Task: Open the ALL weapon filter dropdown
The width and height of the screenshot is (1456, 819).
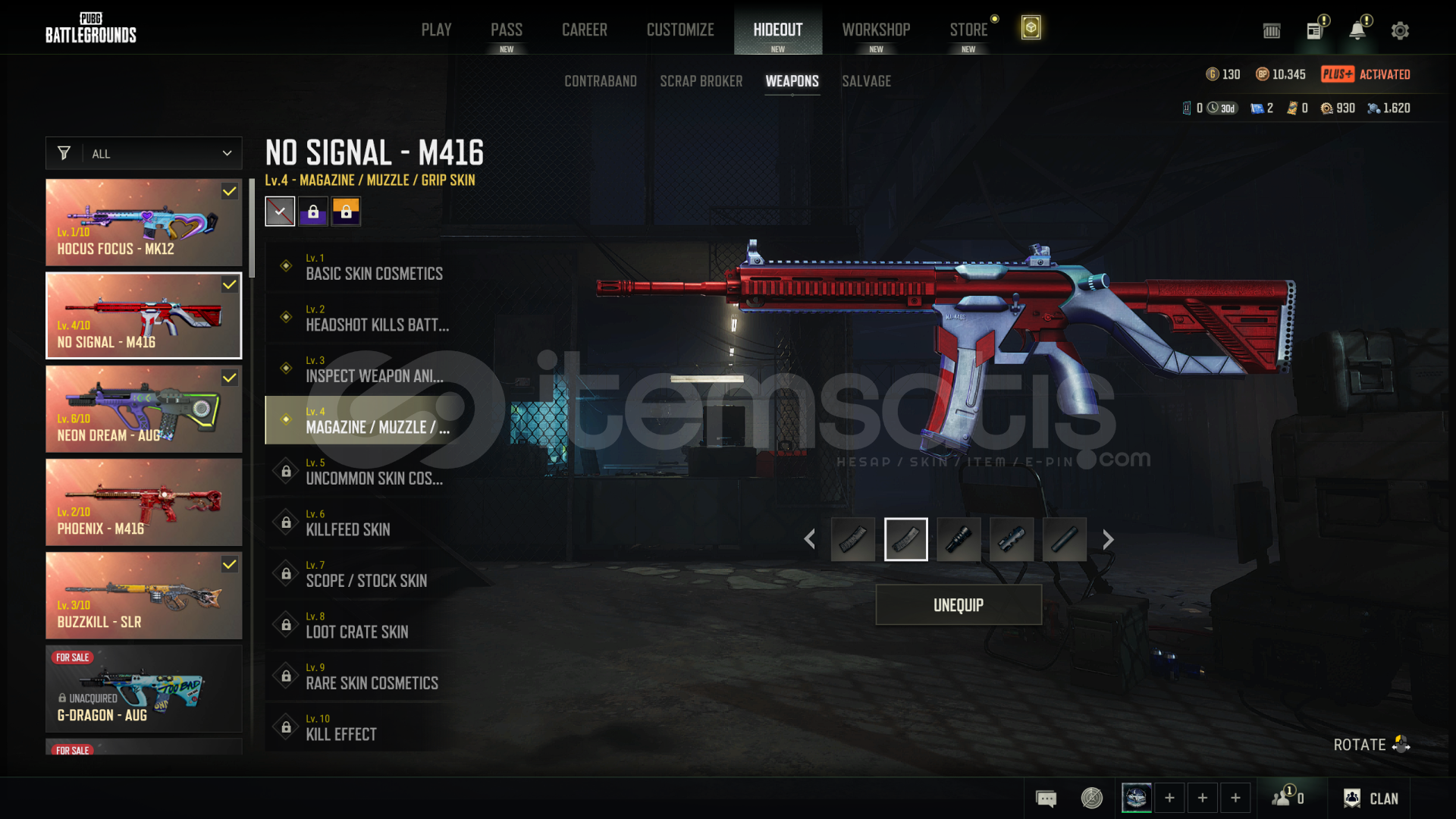Action: 144,153
